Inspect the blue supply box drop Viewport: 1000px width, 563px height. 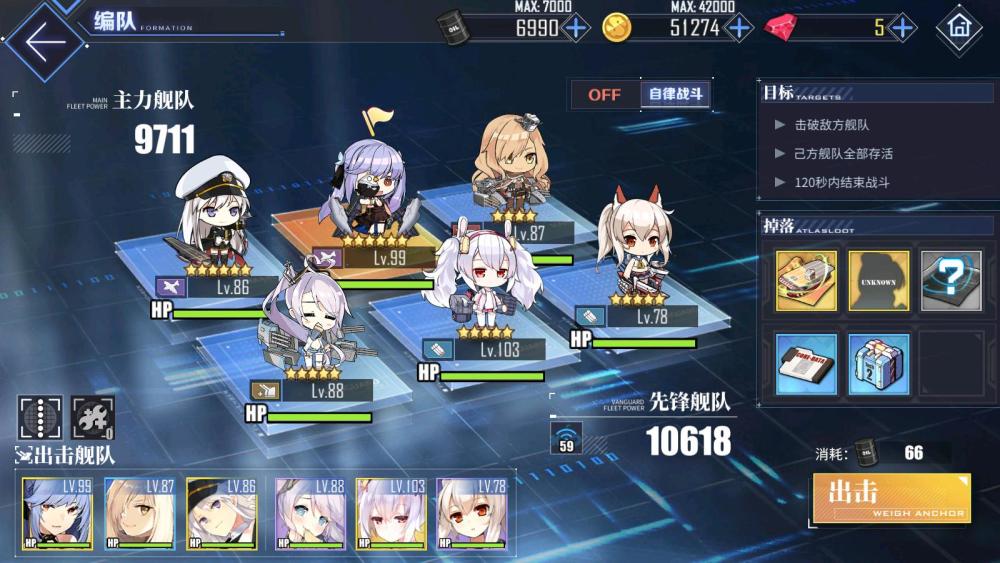879,364
